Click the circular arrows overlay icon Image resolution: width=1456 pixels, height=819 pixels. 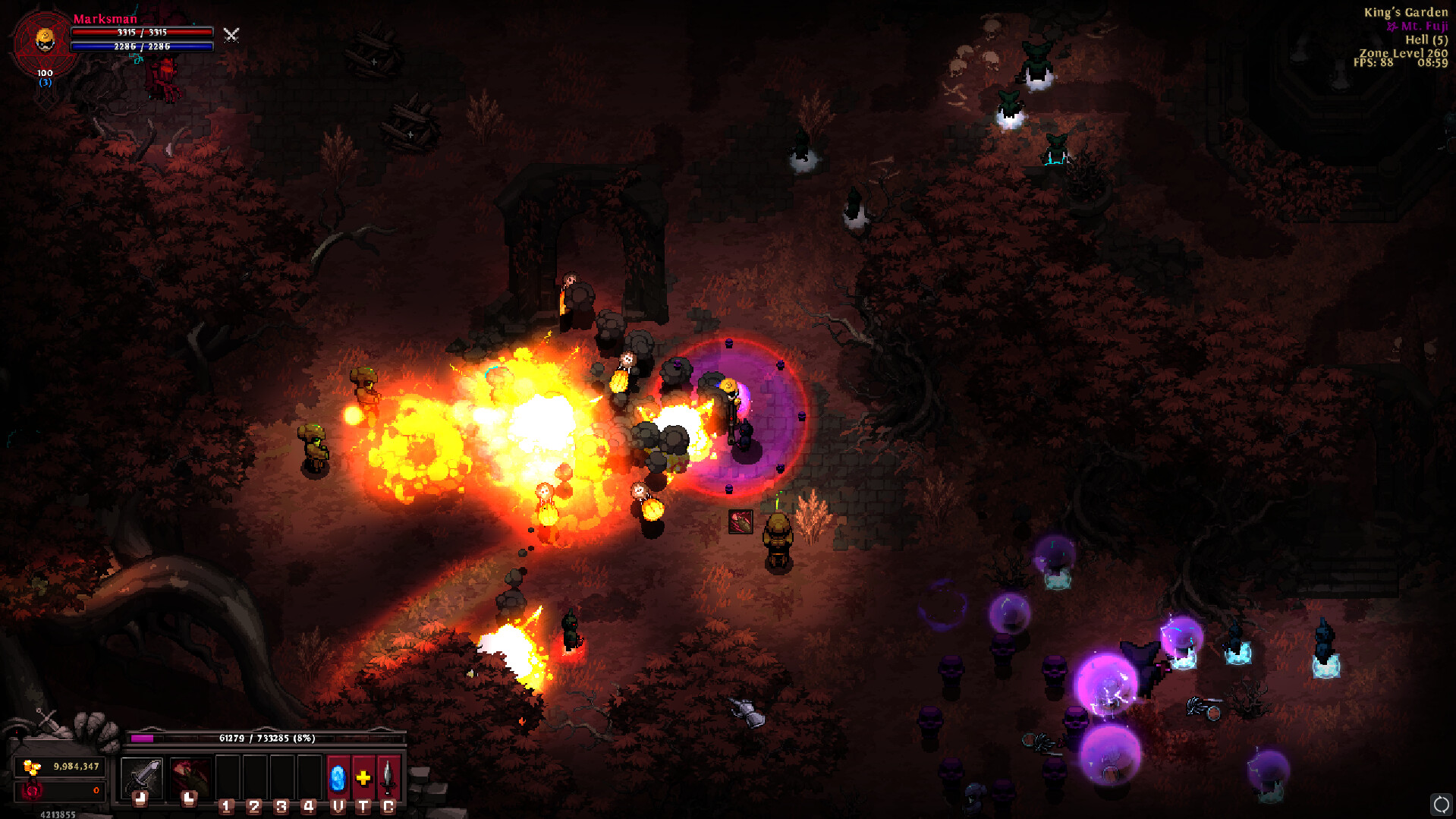click(x=1441, y=804)
